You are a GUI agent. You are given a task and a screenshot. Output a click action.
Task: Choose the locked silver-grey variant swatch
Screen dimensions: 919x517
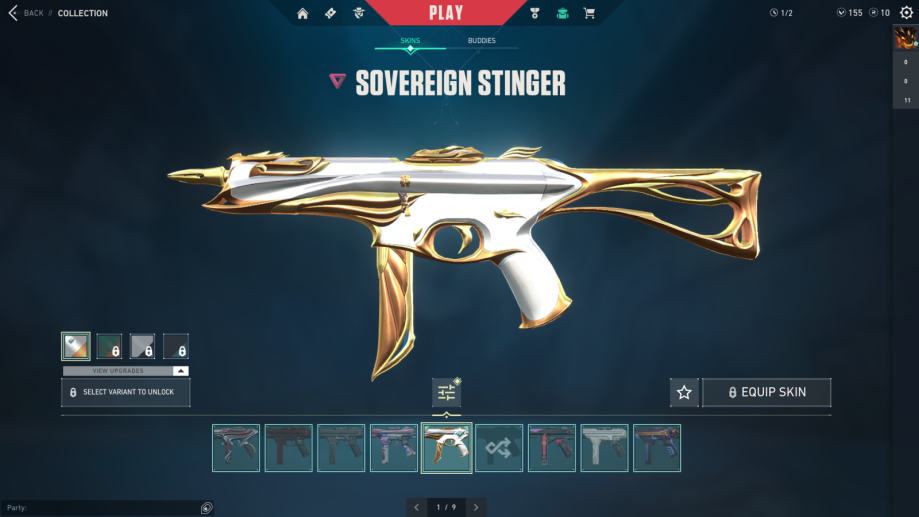coord(142,347)
